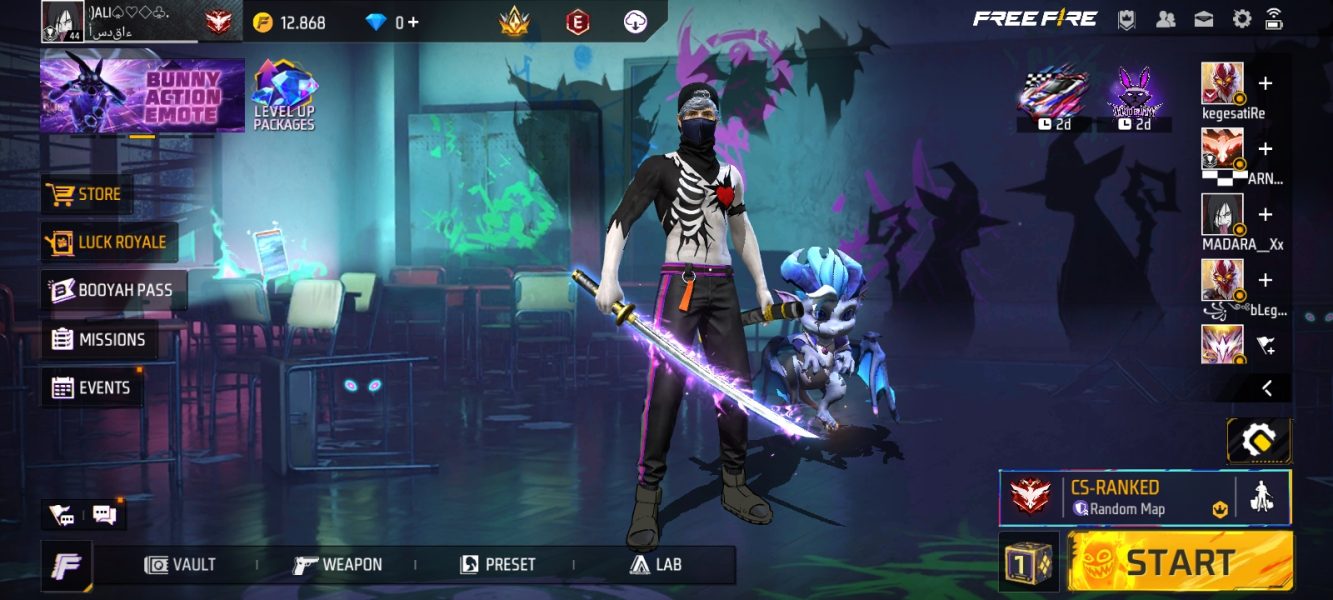Add diamonds with the plus button
This screenshot has height=600, width=1333.
point(413,22)
